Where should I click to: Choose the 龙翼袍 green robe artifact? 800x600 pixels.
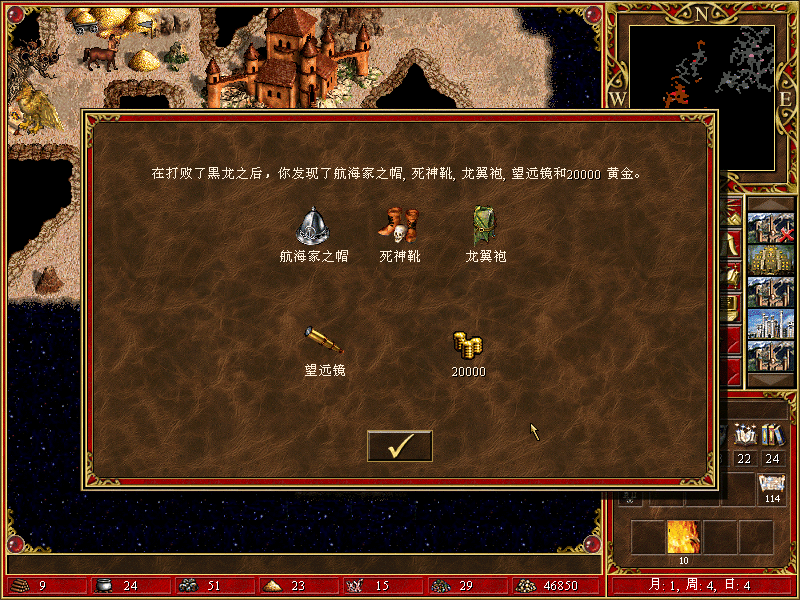click(x=485, y=226)
